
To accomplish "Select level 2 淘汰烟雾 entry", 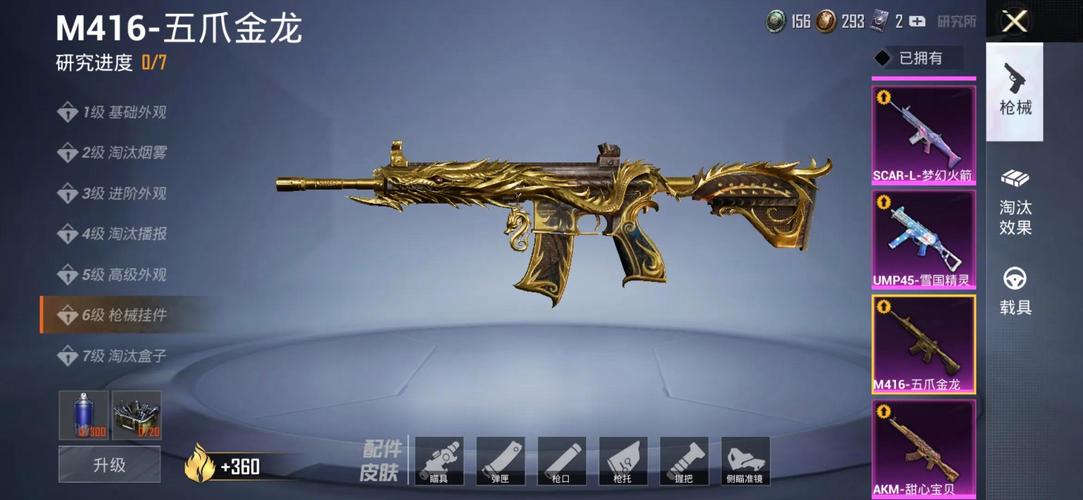I will [113, 153].
